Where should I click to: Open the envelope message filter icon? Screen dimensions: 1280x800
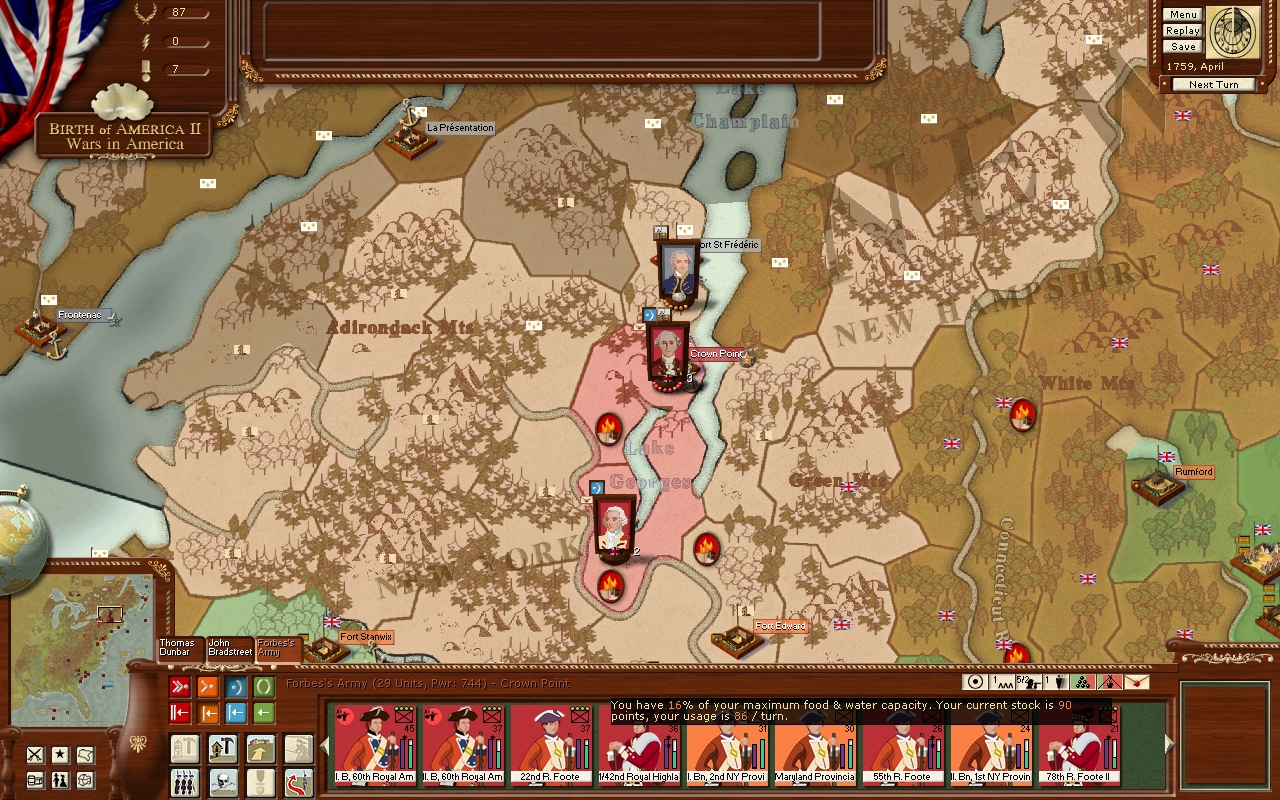[1137, 682]
